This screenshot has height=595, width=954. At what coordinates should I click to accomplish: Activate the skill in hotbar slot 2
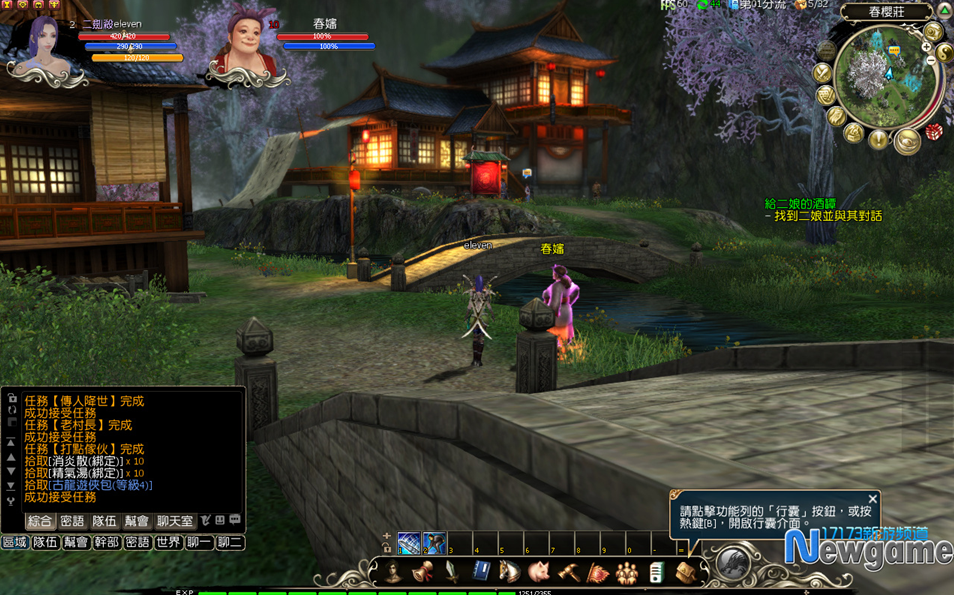tap(434, 544)
